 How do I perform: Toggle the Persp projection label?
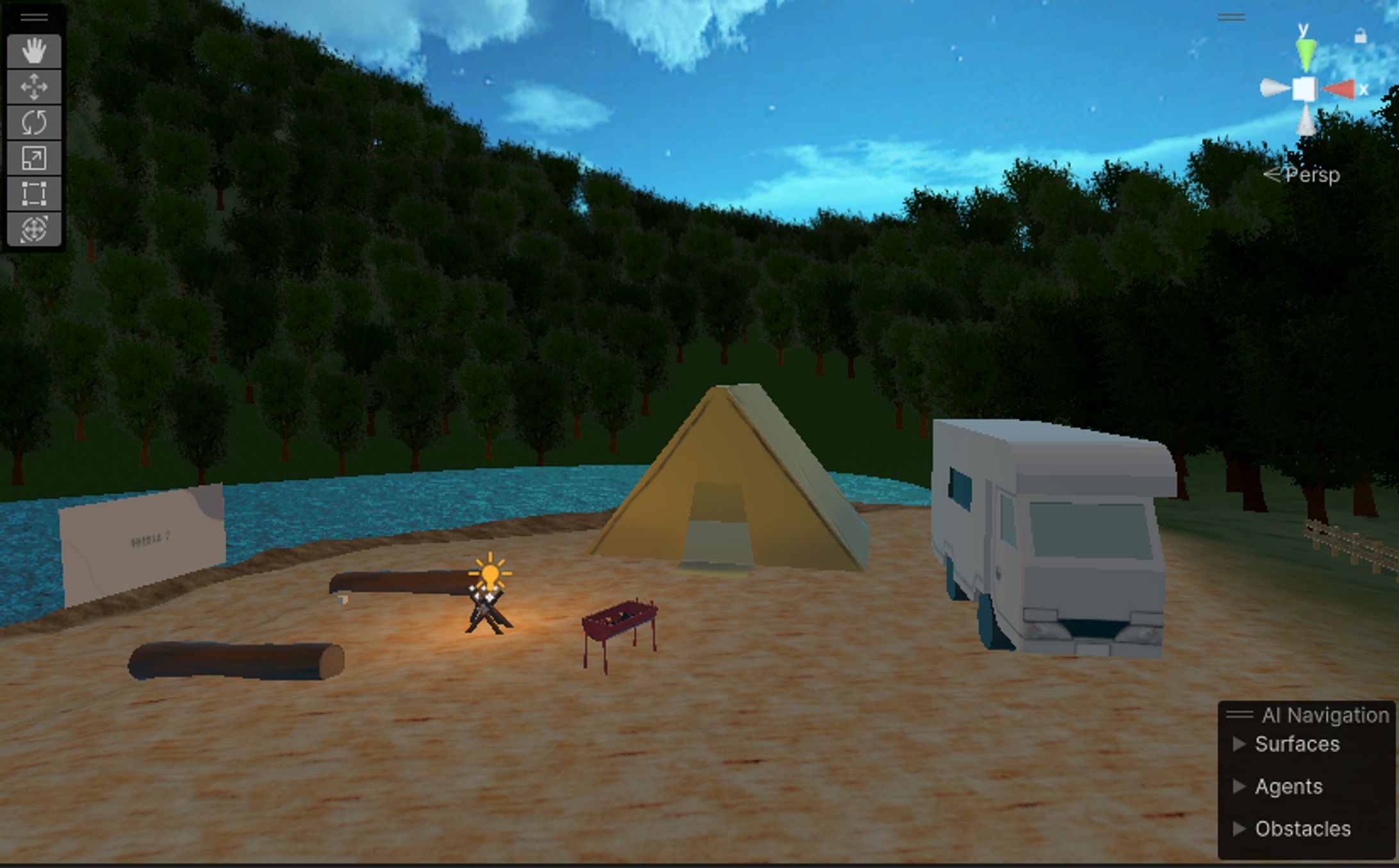1311,175
